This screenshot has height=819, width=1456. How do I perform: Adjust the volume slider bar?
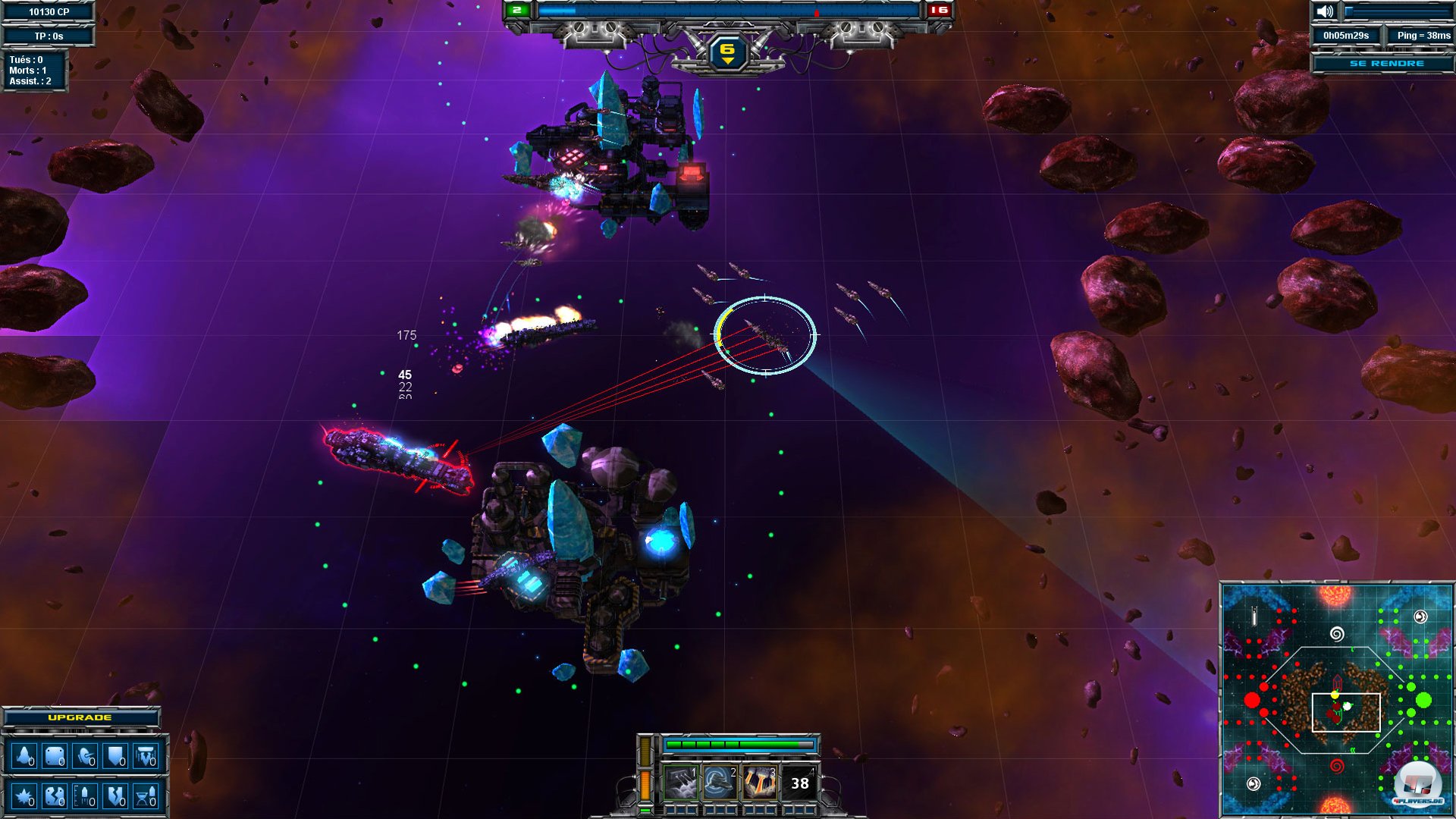(1397, 12)
